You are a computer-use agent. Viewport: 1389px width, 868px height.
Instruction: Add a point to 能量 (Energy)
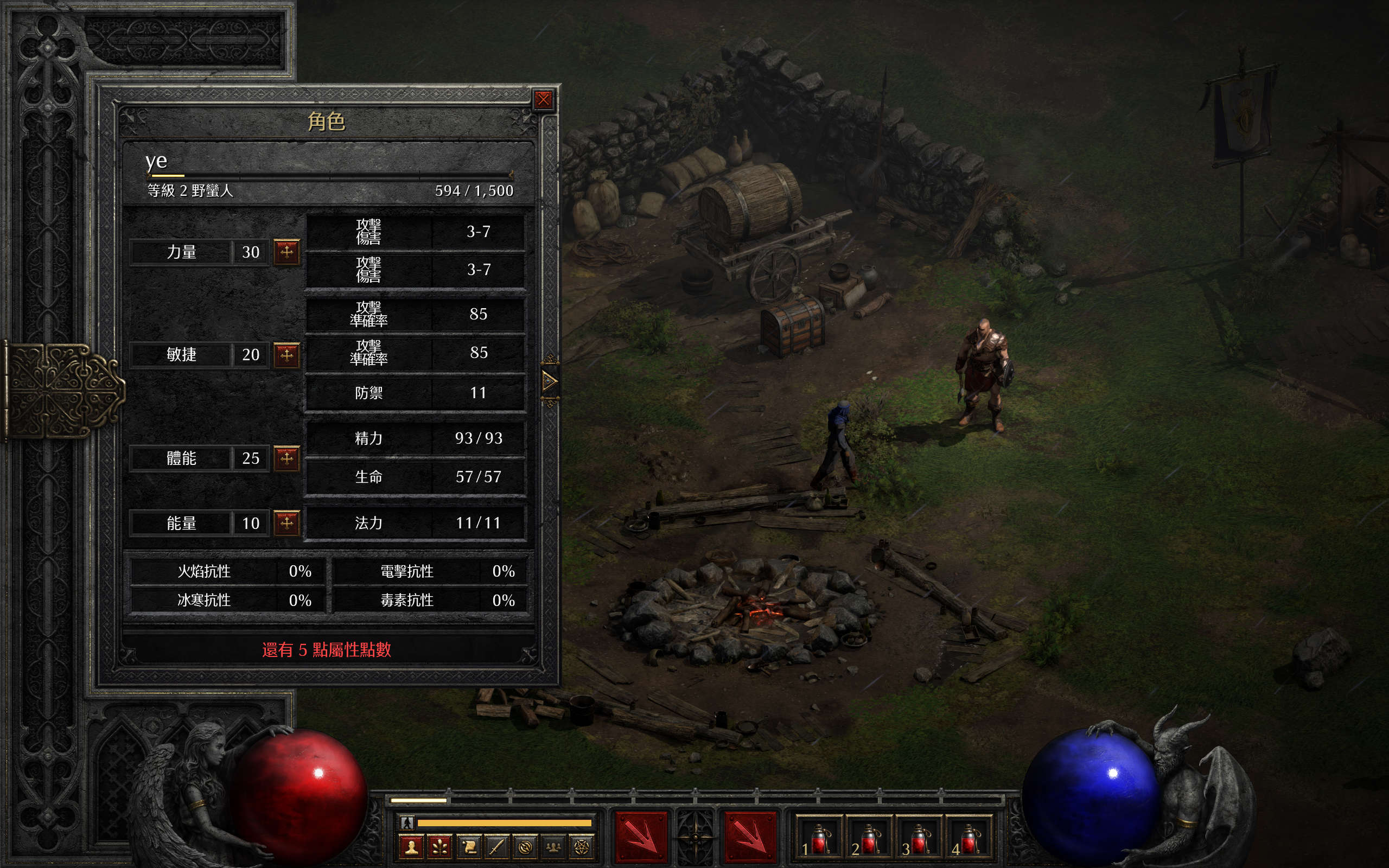(x=286, y=522)
